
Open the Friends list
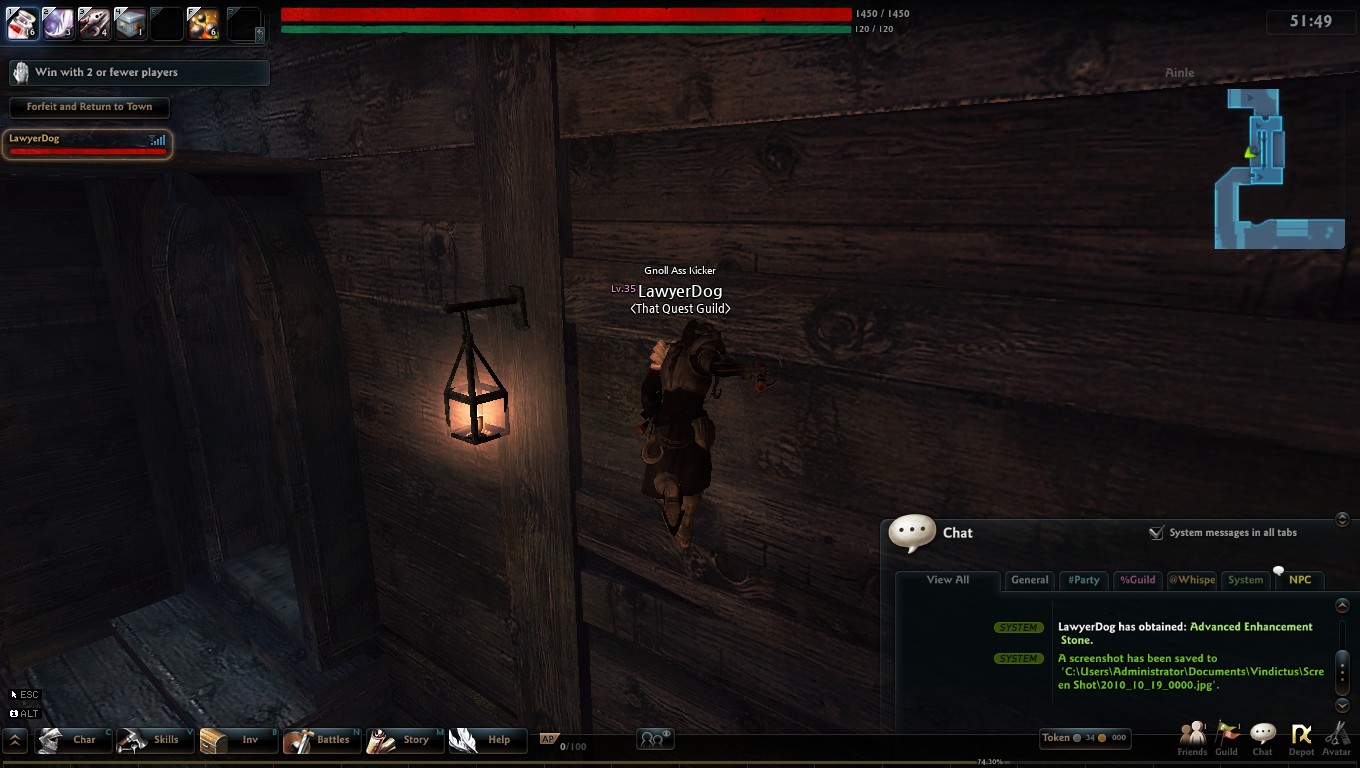1192,739
